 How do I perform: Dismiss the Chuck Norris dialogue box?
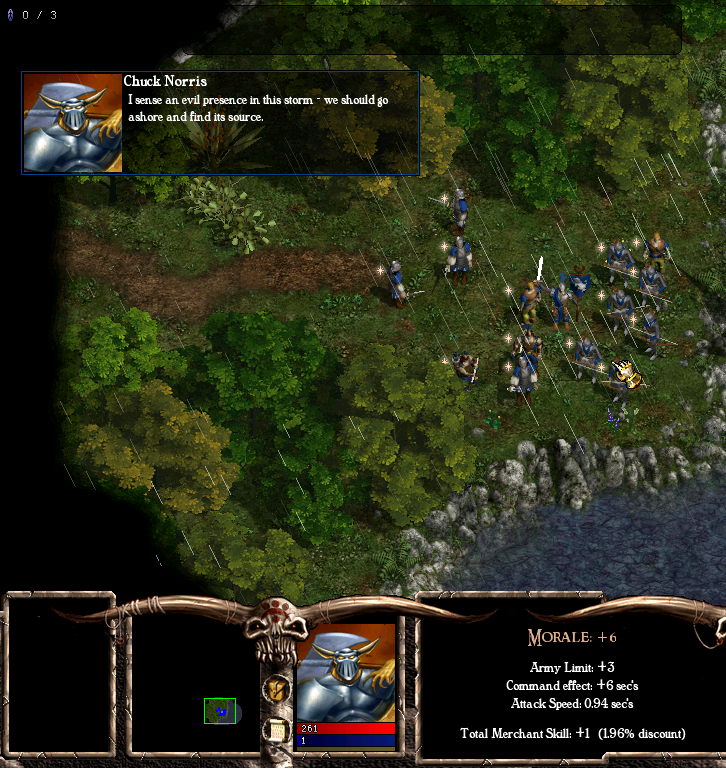point(270,123)
